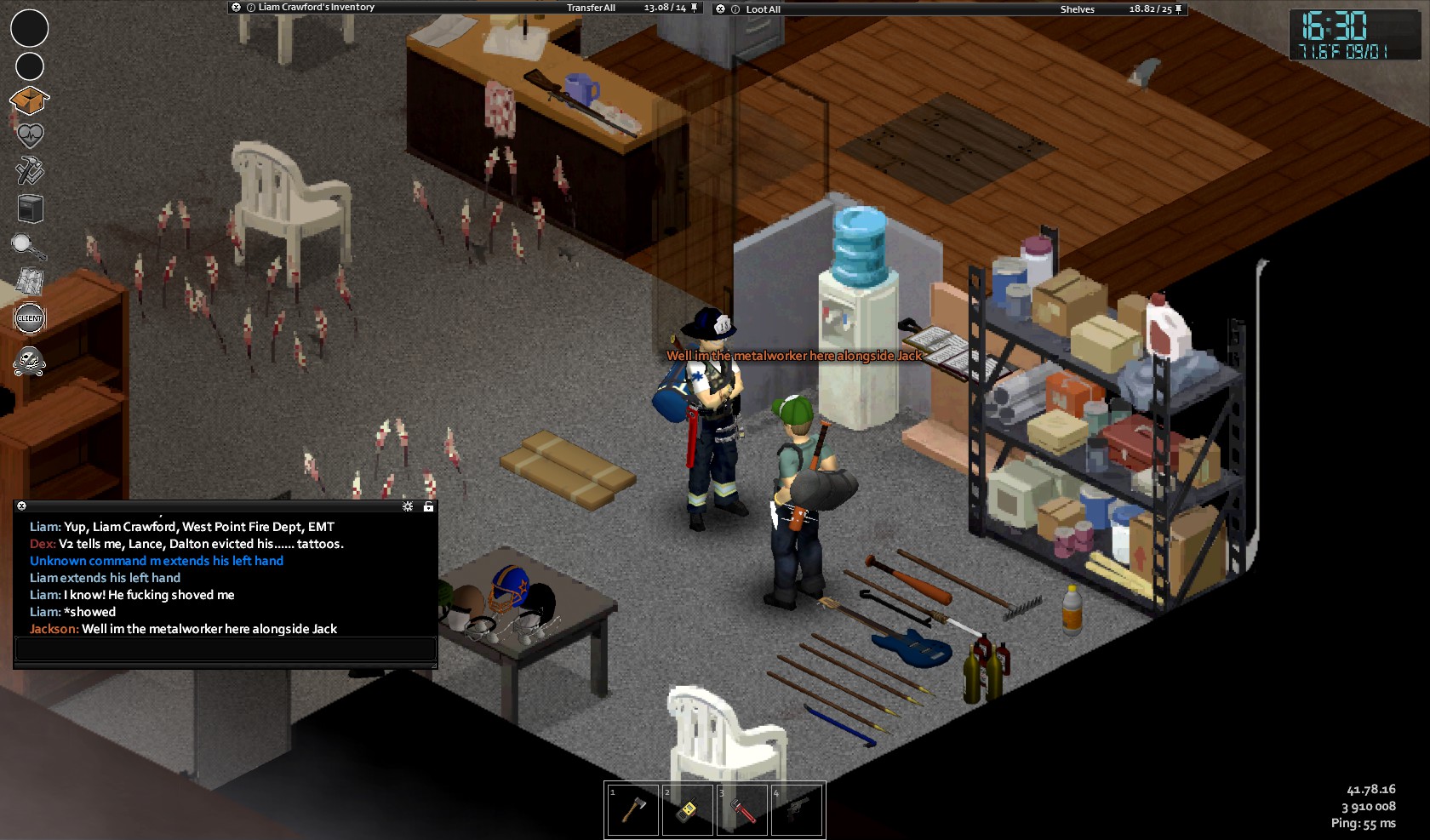
Task: Toggle the chat window lock
Action: pyautogui.click(x=428, y=506)
